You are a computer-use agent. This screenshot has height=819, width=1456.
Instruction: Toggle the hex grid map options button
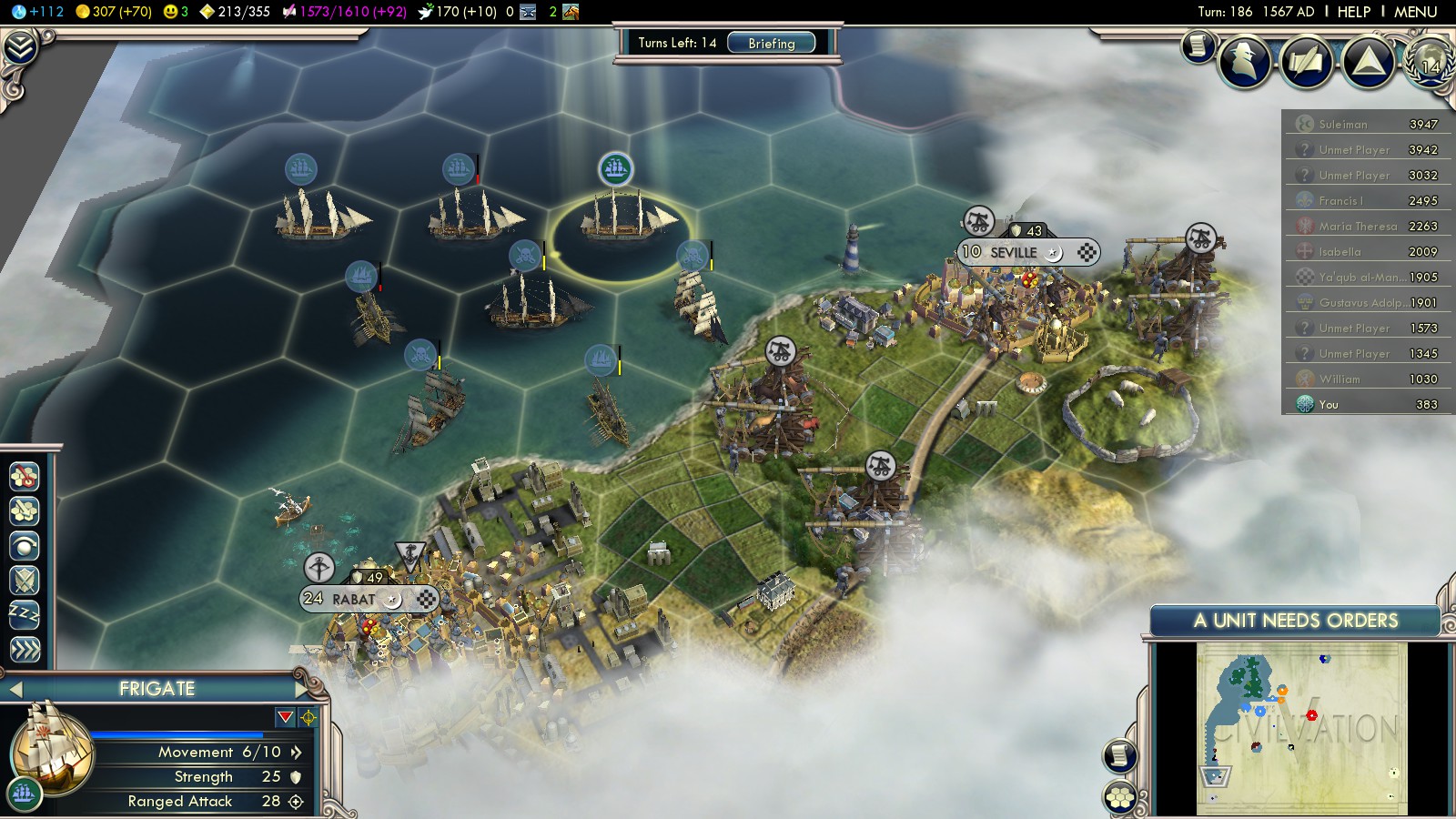(x=1120, y=798)
